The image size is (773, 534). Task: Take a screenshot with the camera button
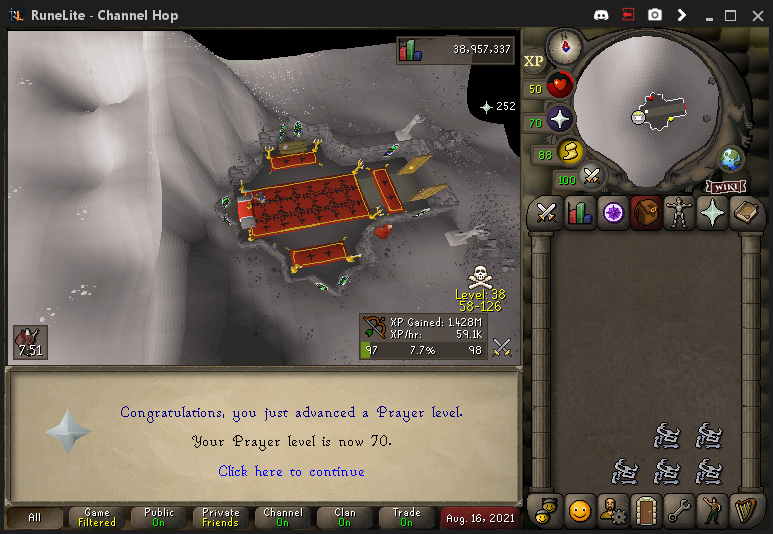(655, 15)
